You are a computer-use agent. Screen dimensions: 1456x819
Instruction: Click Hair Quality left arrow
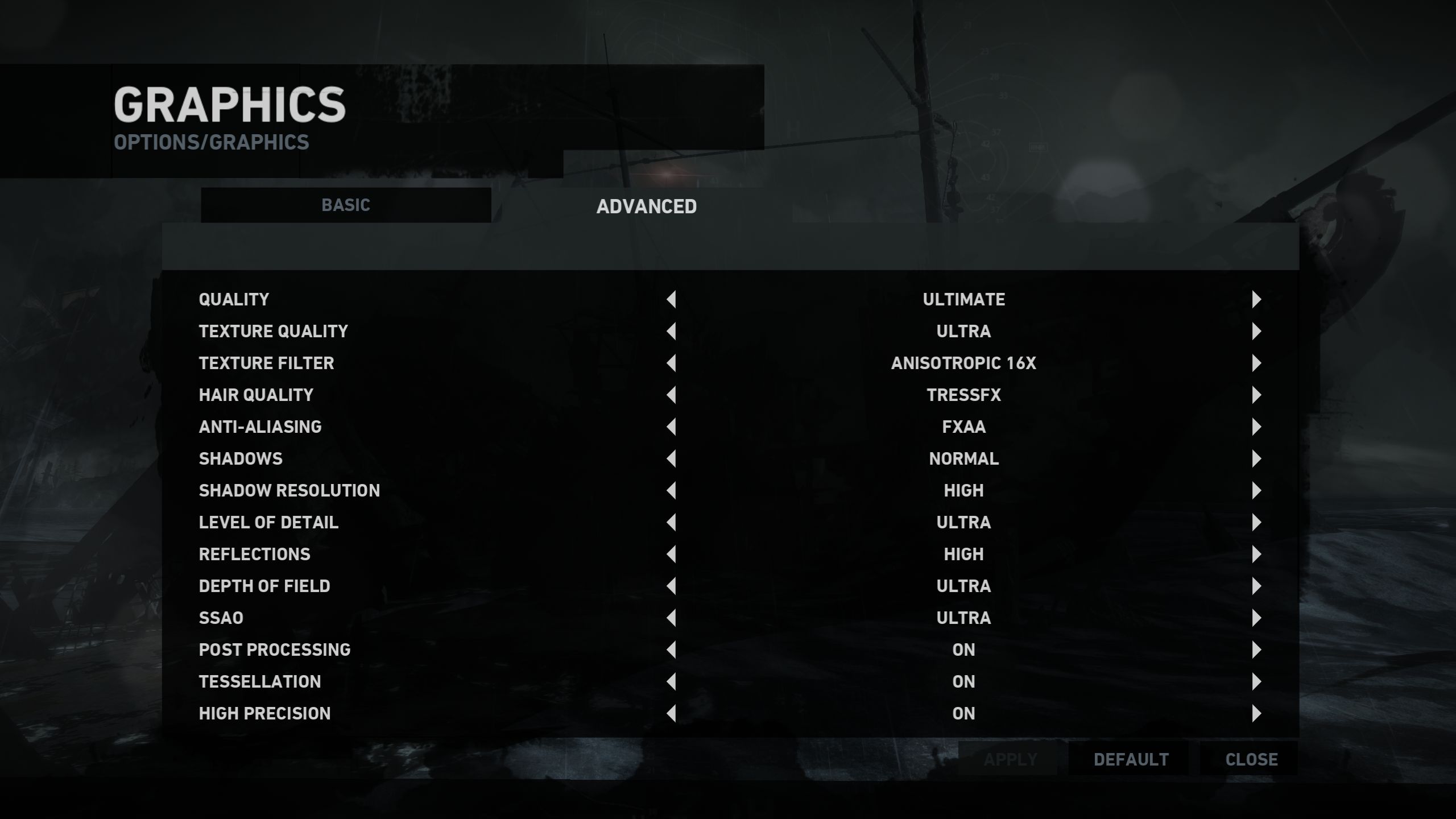click(672, 395)
